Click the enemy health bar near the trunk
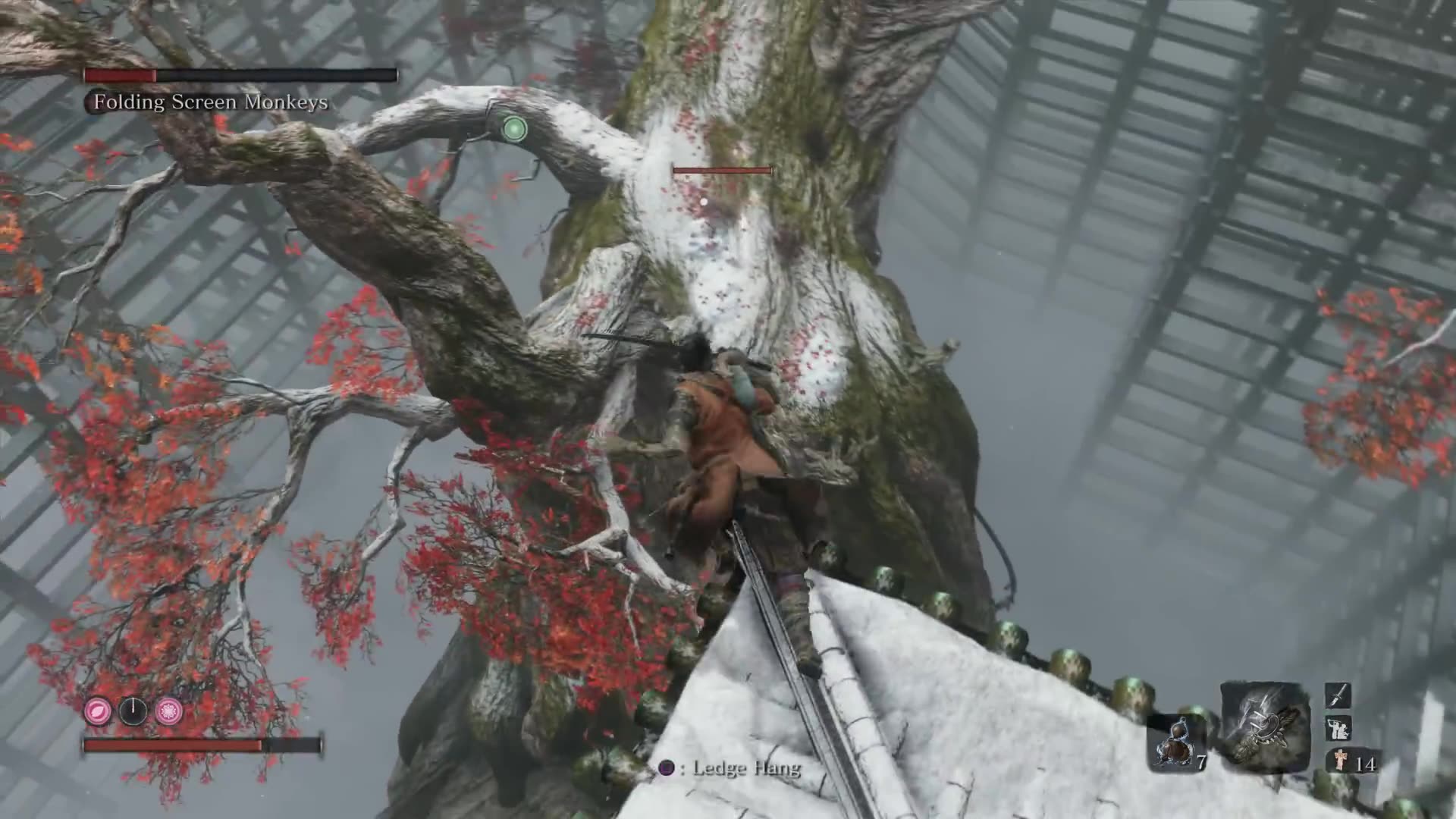1456x819 pixels. pos(722,170)
